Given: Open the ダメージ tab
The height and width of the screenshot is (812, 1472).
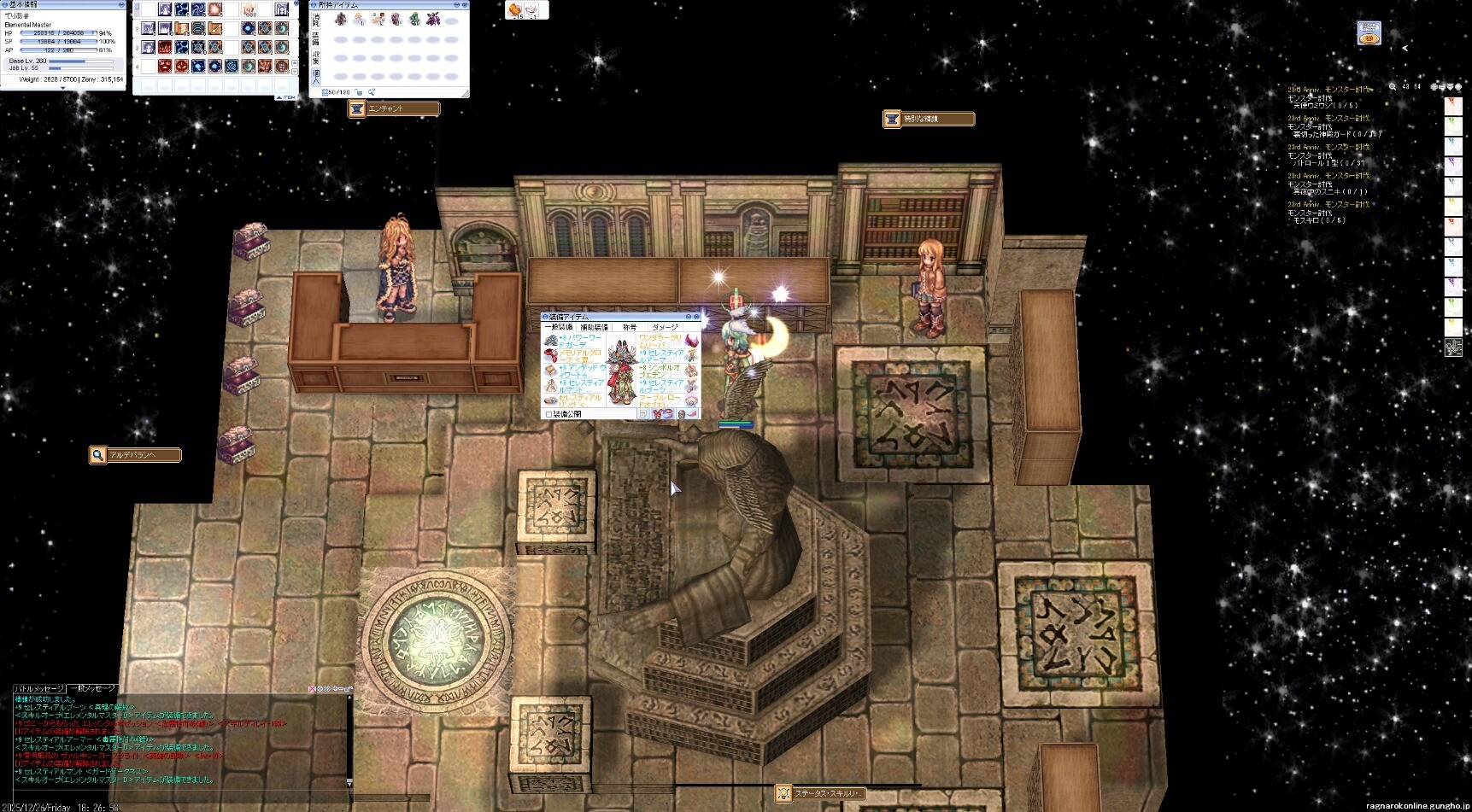Looking at the screenshot, I should tap(665, 328).
